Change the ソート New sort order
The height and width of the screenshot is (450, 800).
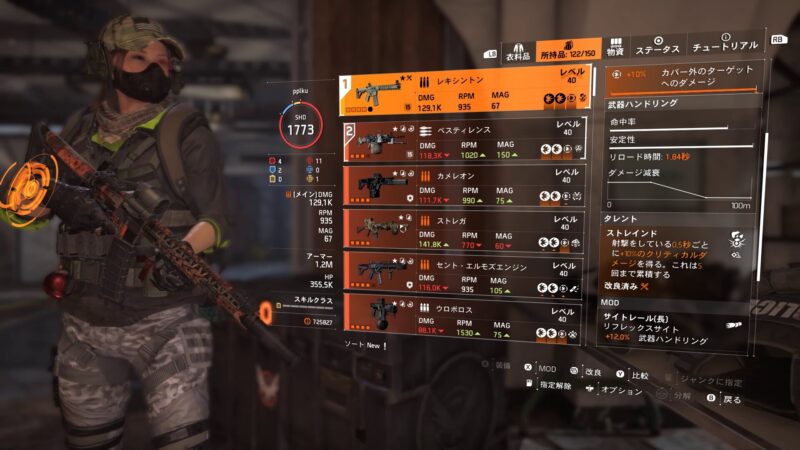[363, 345]
